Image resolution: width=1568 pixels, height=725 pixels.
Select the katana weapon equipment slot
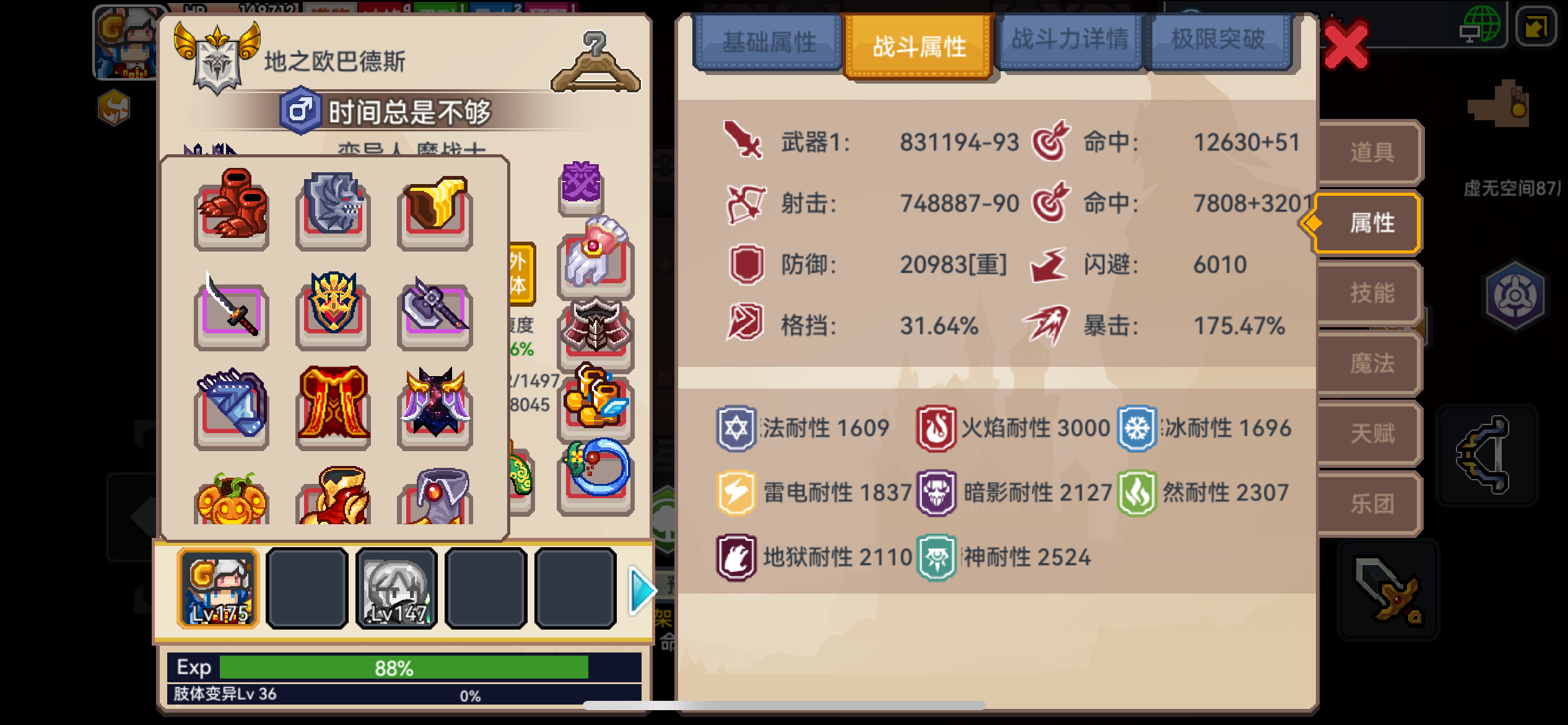pyautogui.click(x=230, y=317)
